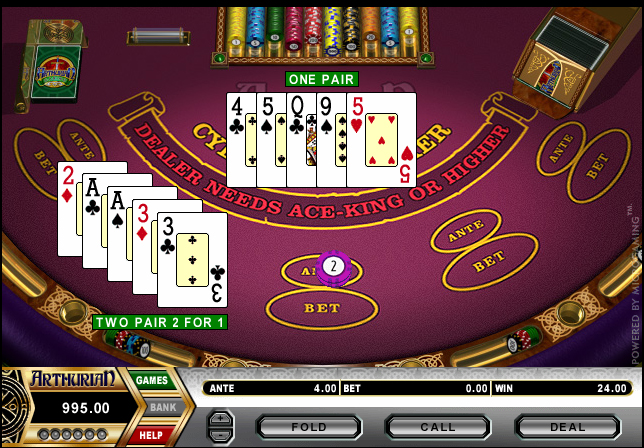Show the Help screen
This screenshot has height=448, width=644.
click(x=152, y=434)
